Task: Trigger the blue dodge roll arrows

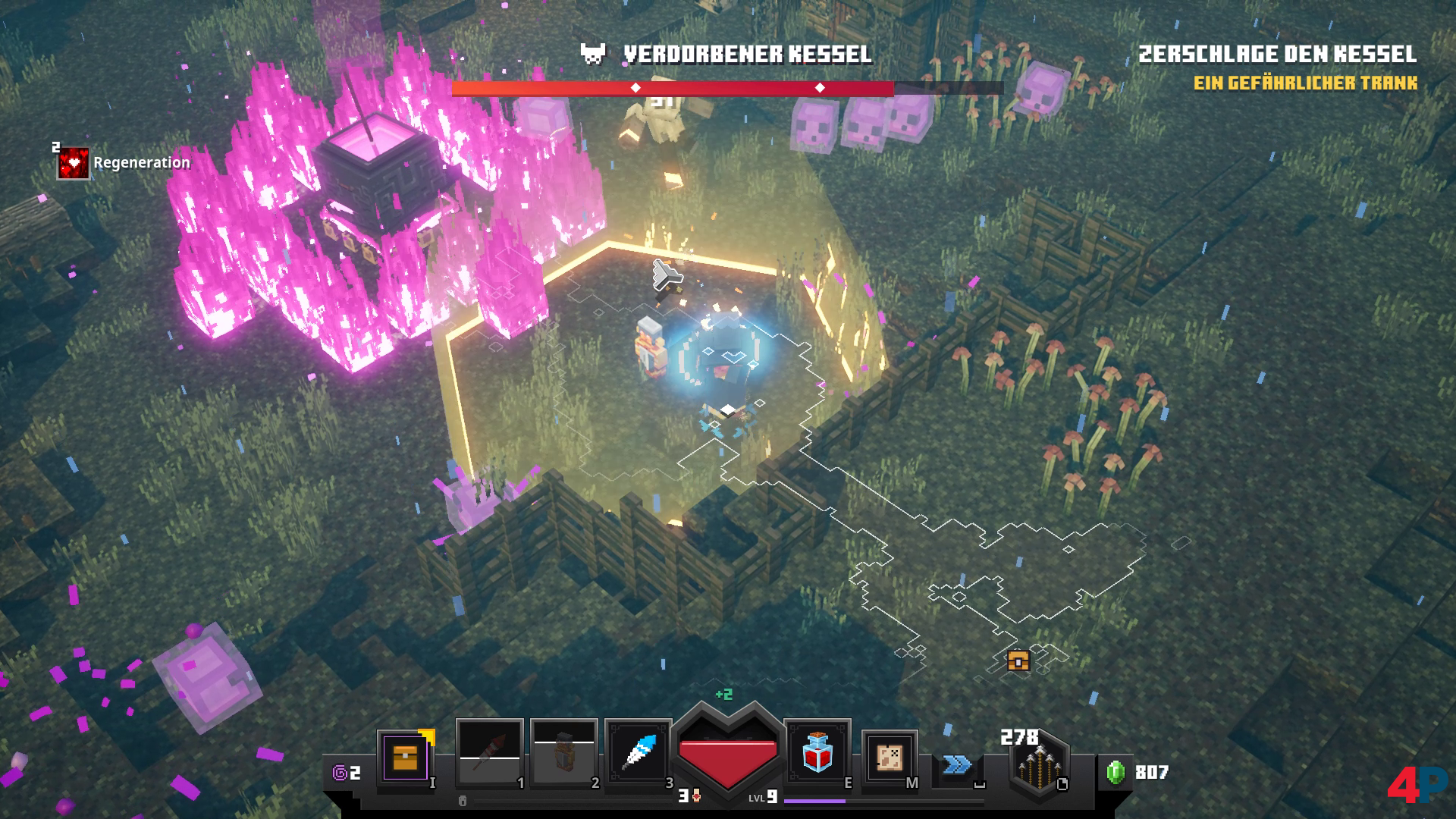Action: point(958,764)
